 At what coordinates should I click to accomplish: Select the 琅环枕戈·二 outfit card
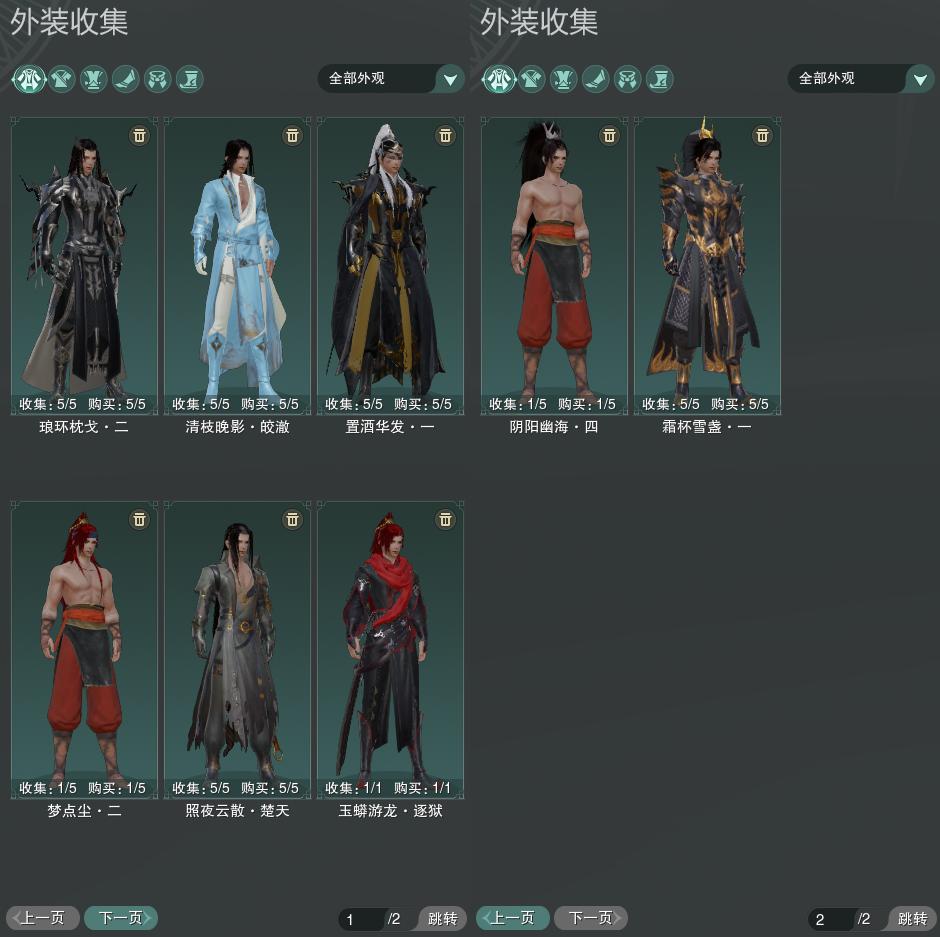[84, 265]
